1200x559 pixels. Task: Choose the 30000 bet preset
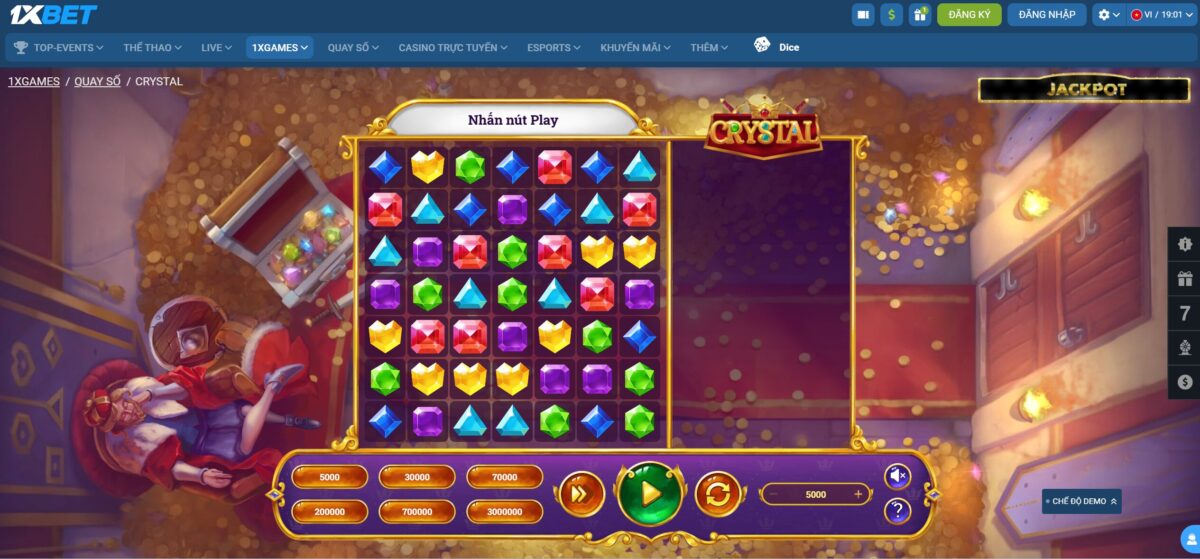[x=417, y=478]
